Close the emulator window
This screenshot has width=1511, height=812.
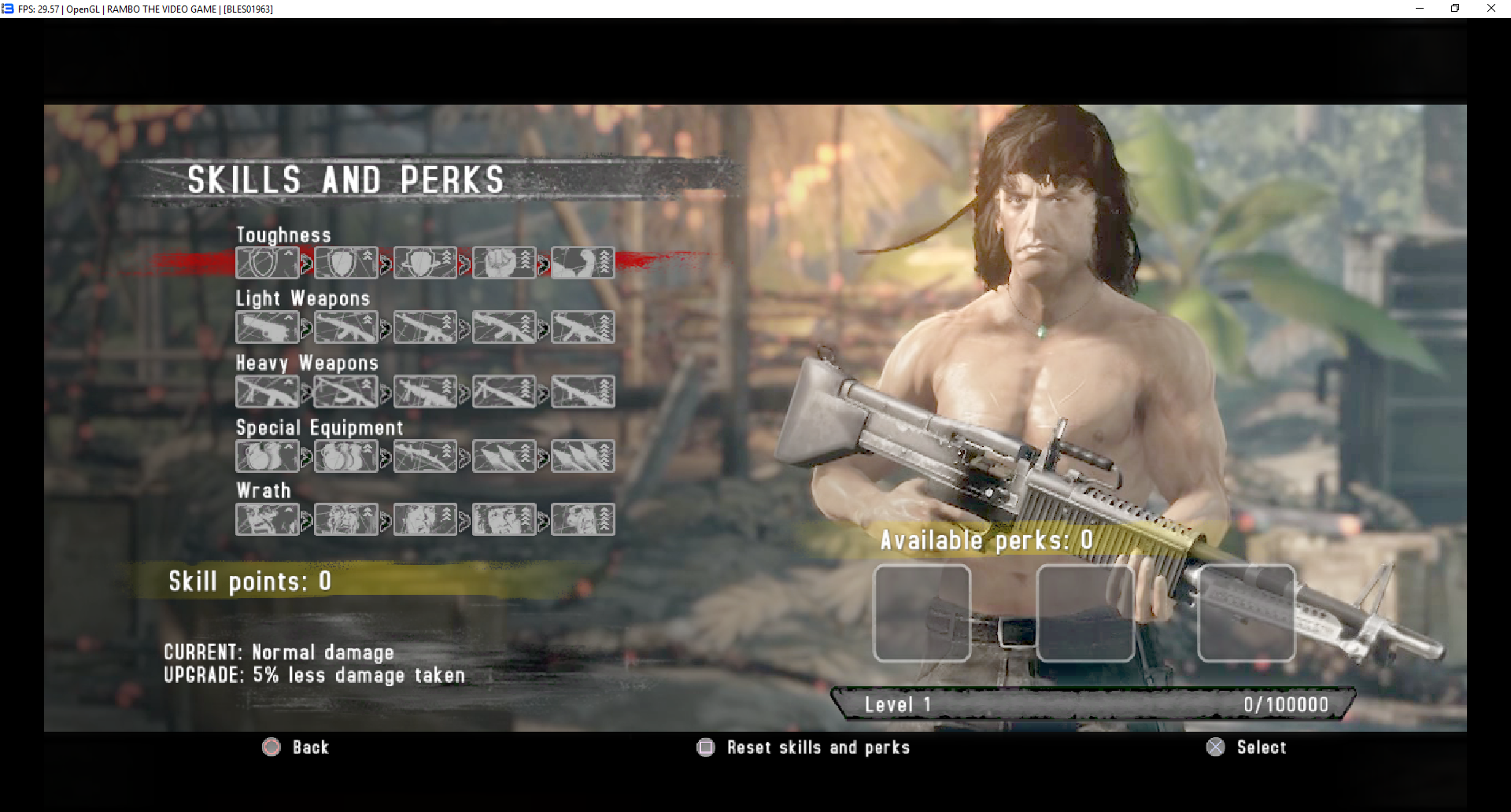1491,9
